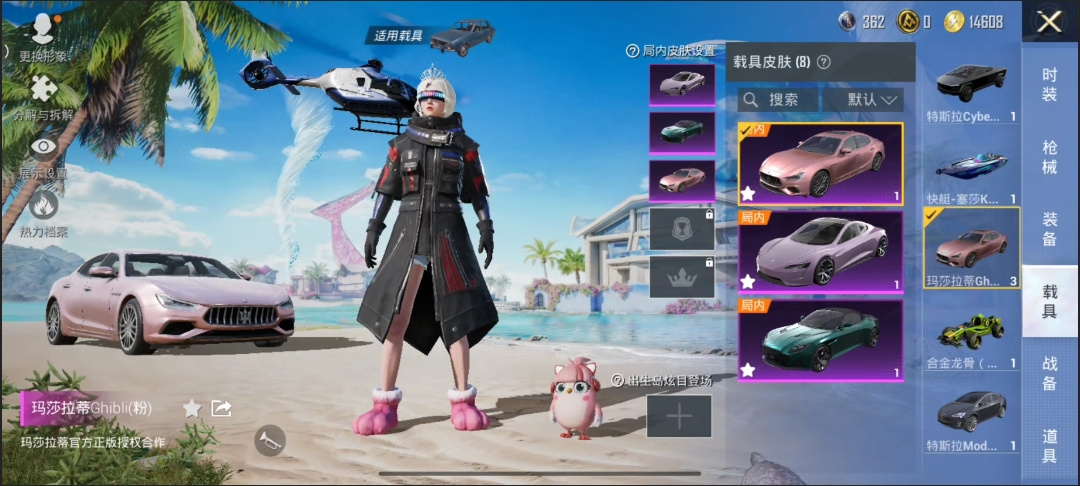Switch to the 战备 tab
1080x486 pixels.
[1049, 374]
